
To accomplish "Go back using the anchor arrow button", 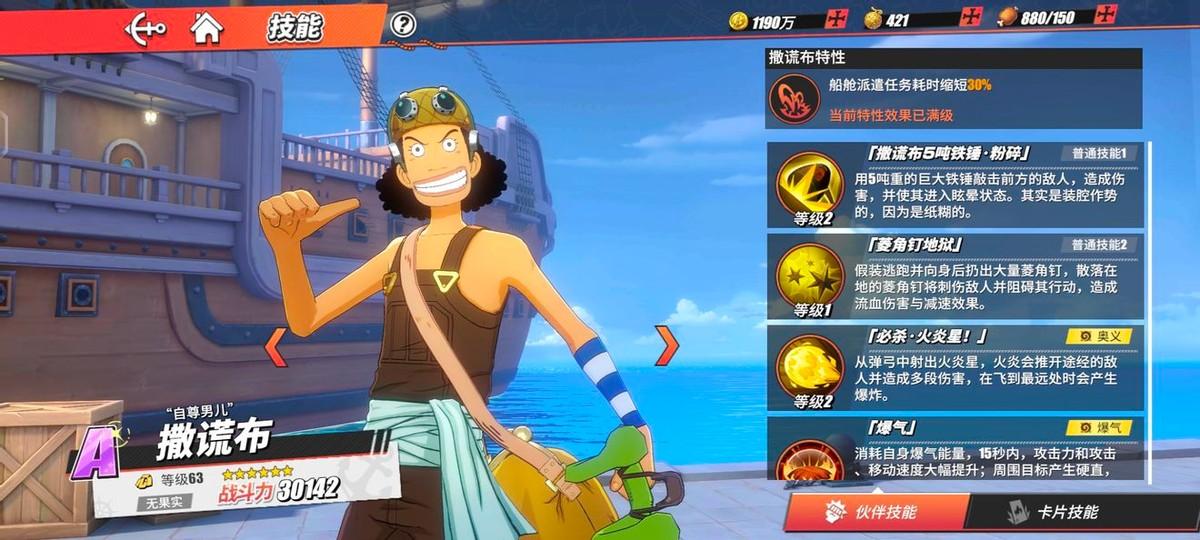I will click(145, 27).
